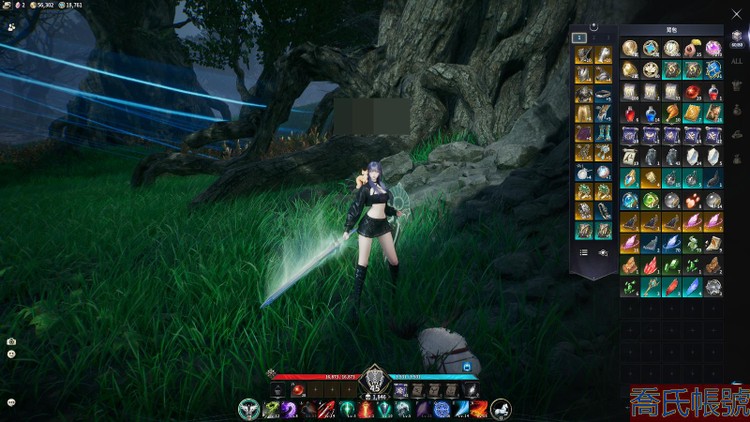
Task: Click the paw print pet icon
Action: coord(11,27)
